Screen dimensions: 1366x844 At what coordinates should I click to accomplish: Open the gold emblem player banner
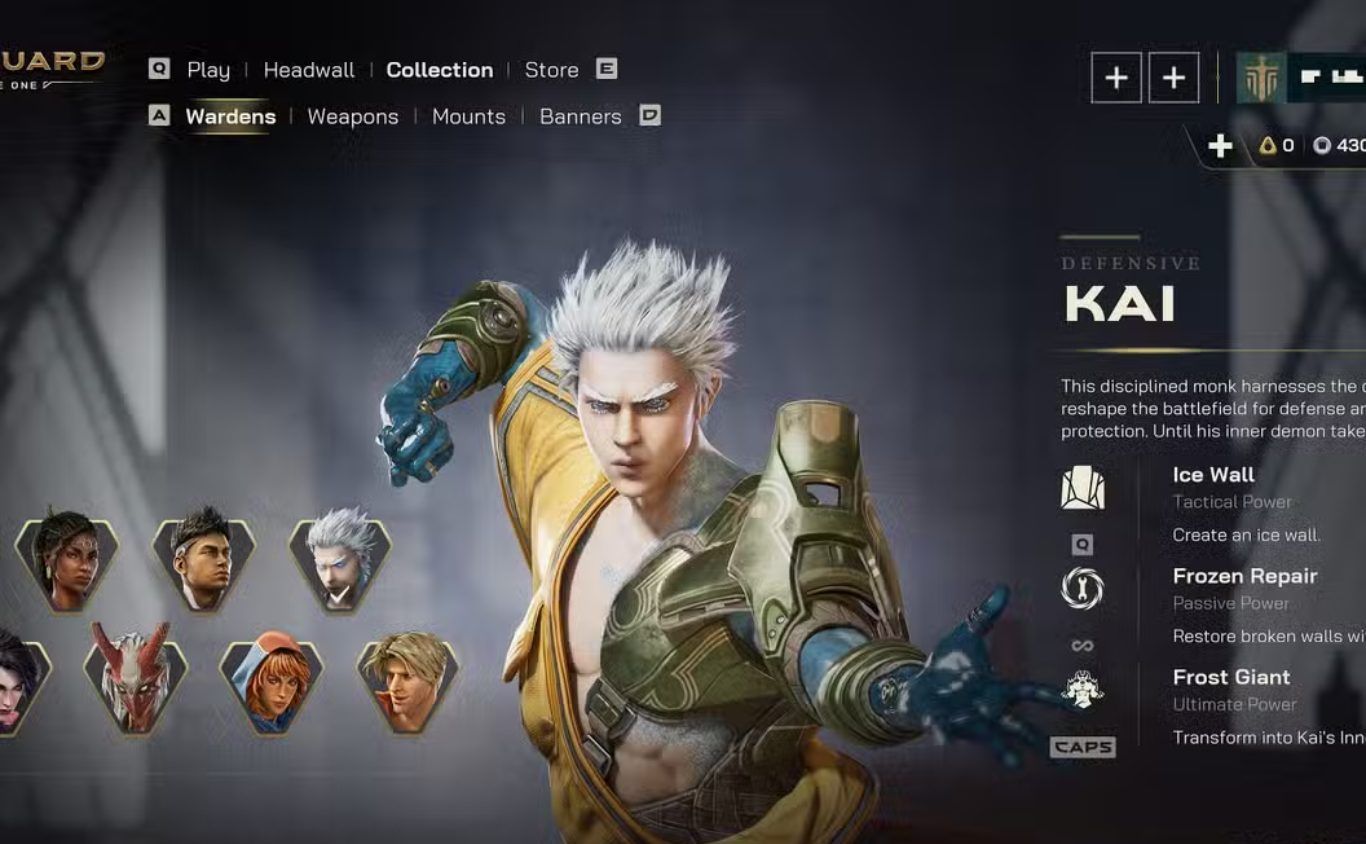pyautogui.click(x=1261, y=78)
